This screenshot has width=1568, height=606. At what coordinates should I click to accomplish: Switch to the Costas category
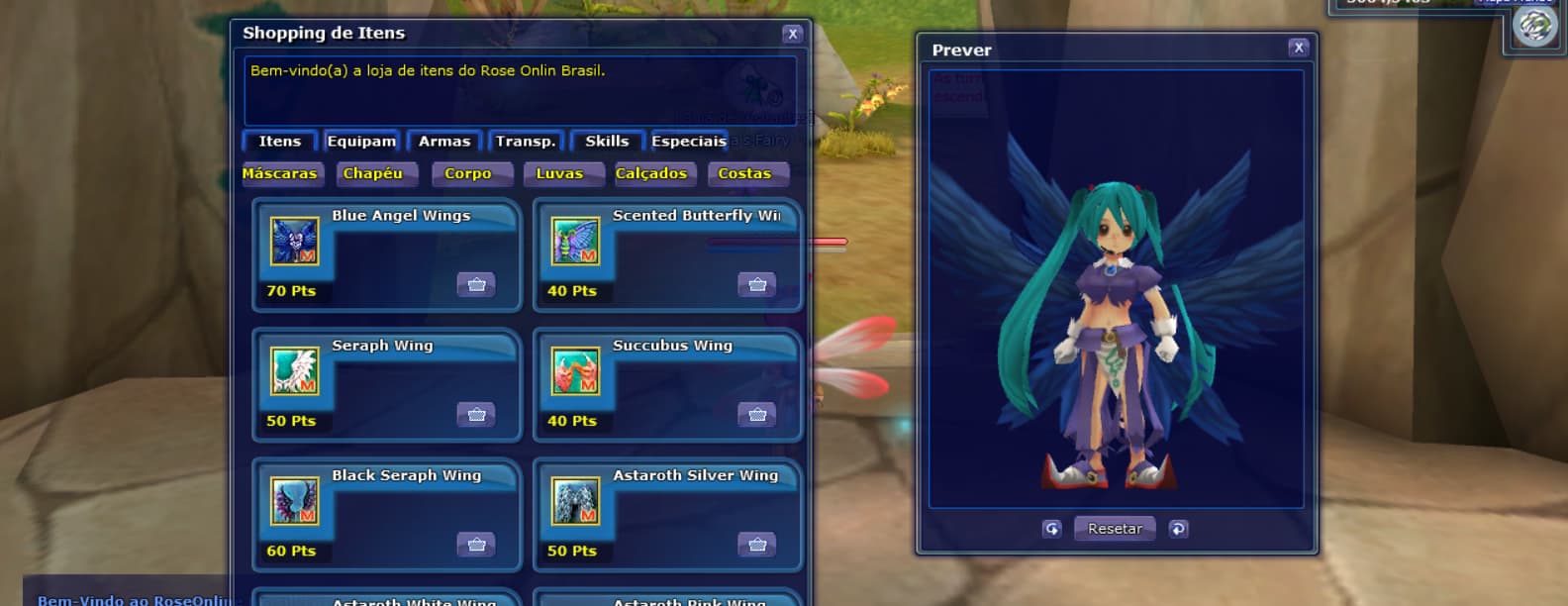point(744,174)
